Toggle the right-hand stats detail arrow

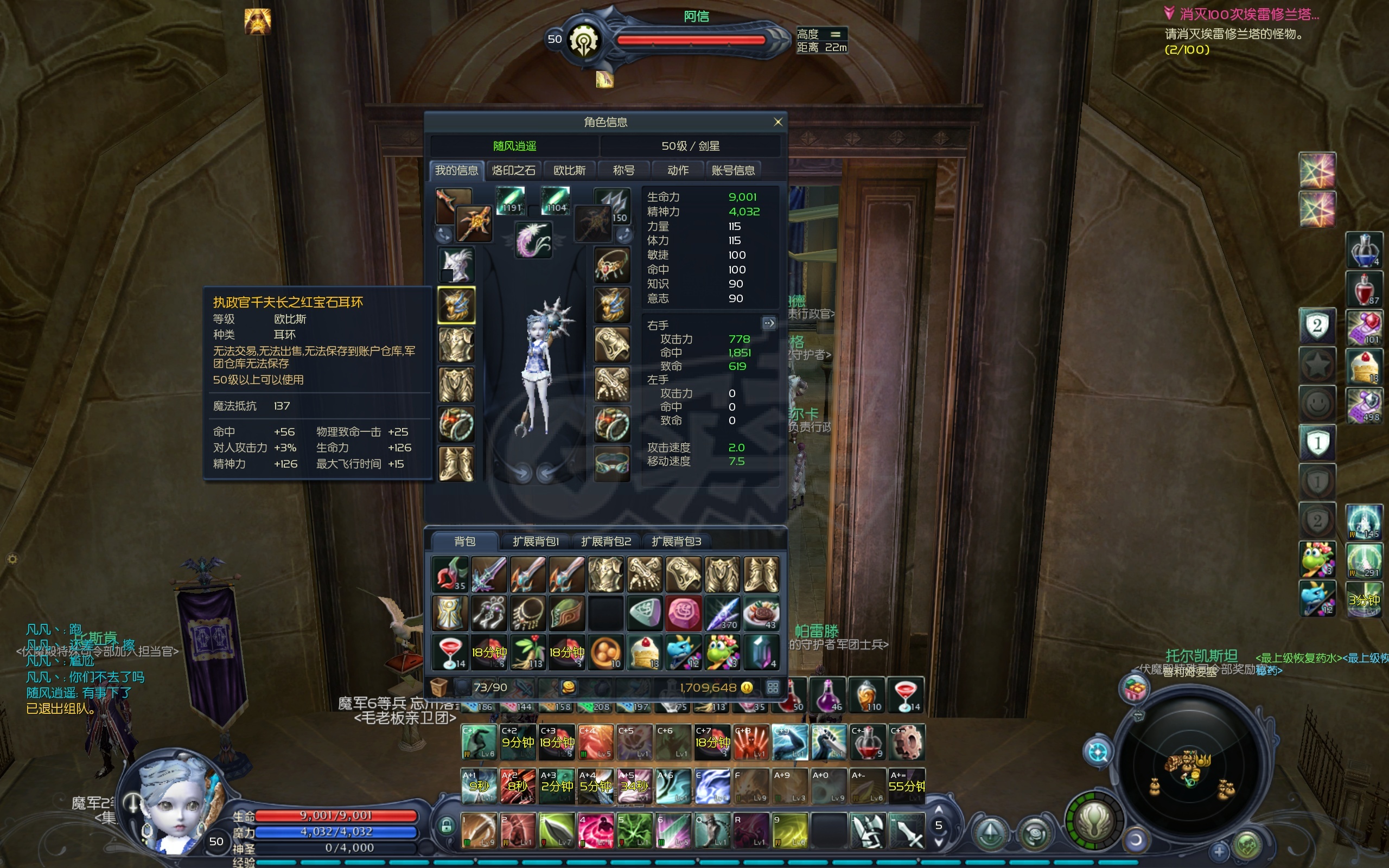(768, 323)
